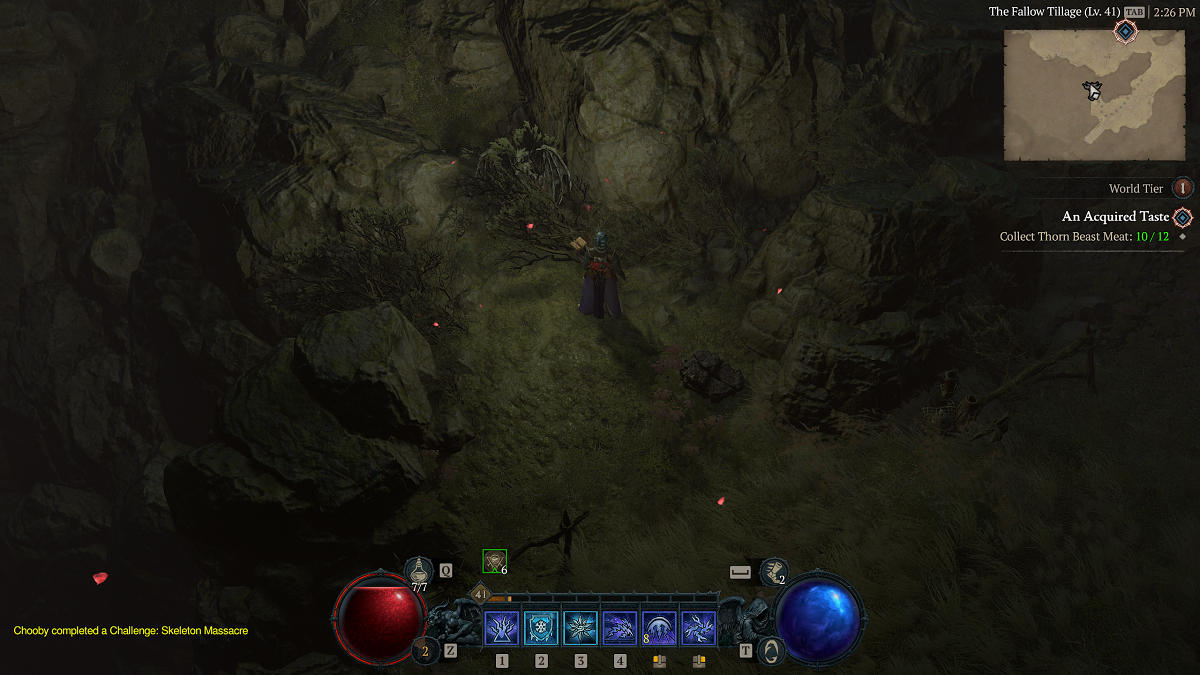Click the level 41 badge
The width and height of the screenshot is (1200, 675).
pos(481,594)
